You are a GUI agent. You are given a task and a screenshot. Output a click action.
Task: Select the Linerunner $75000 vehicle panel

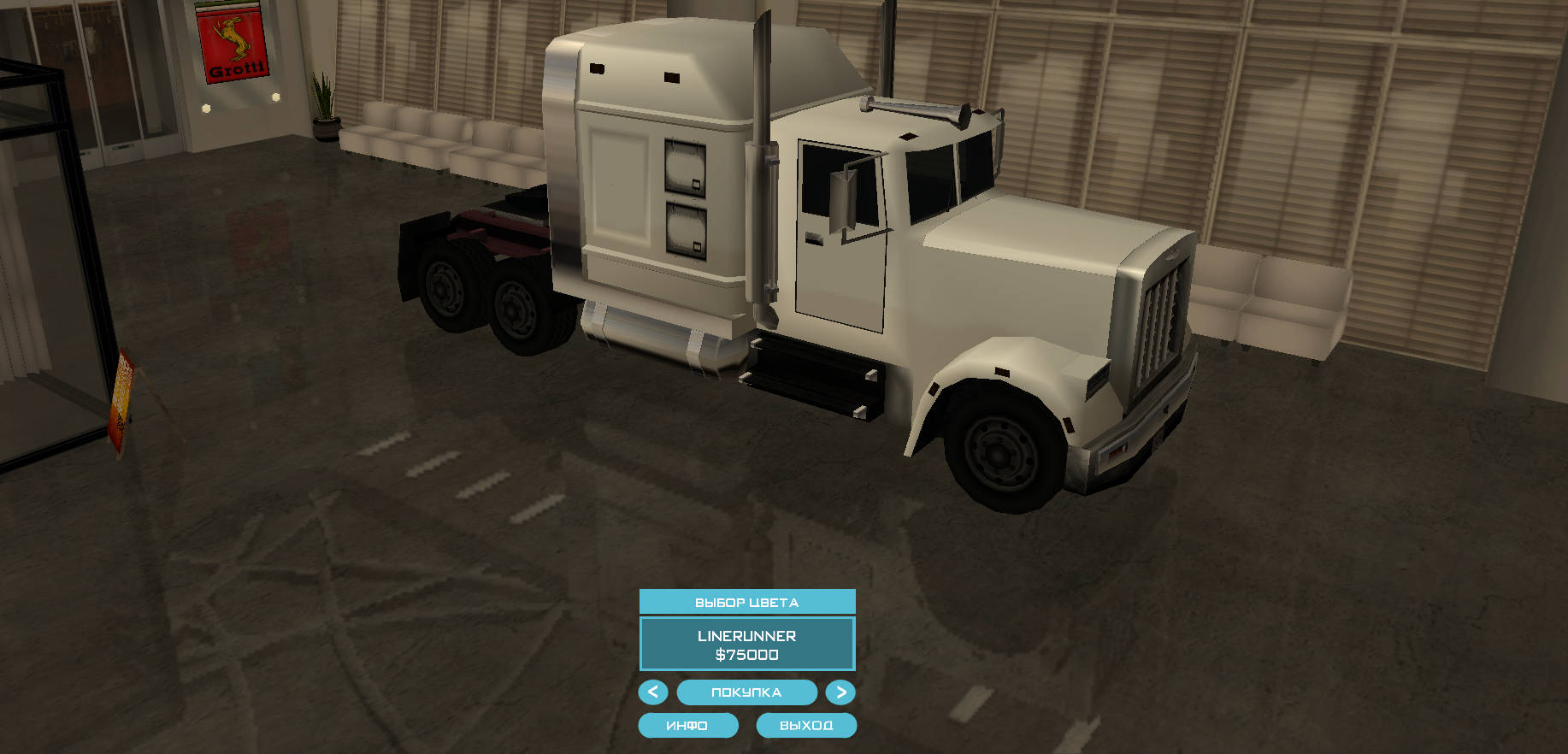(x=746, y=645)
